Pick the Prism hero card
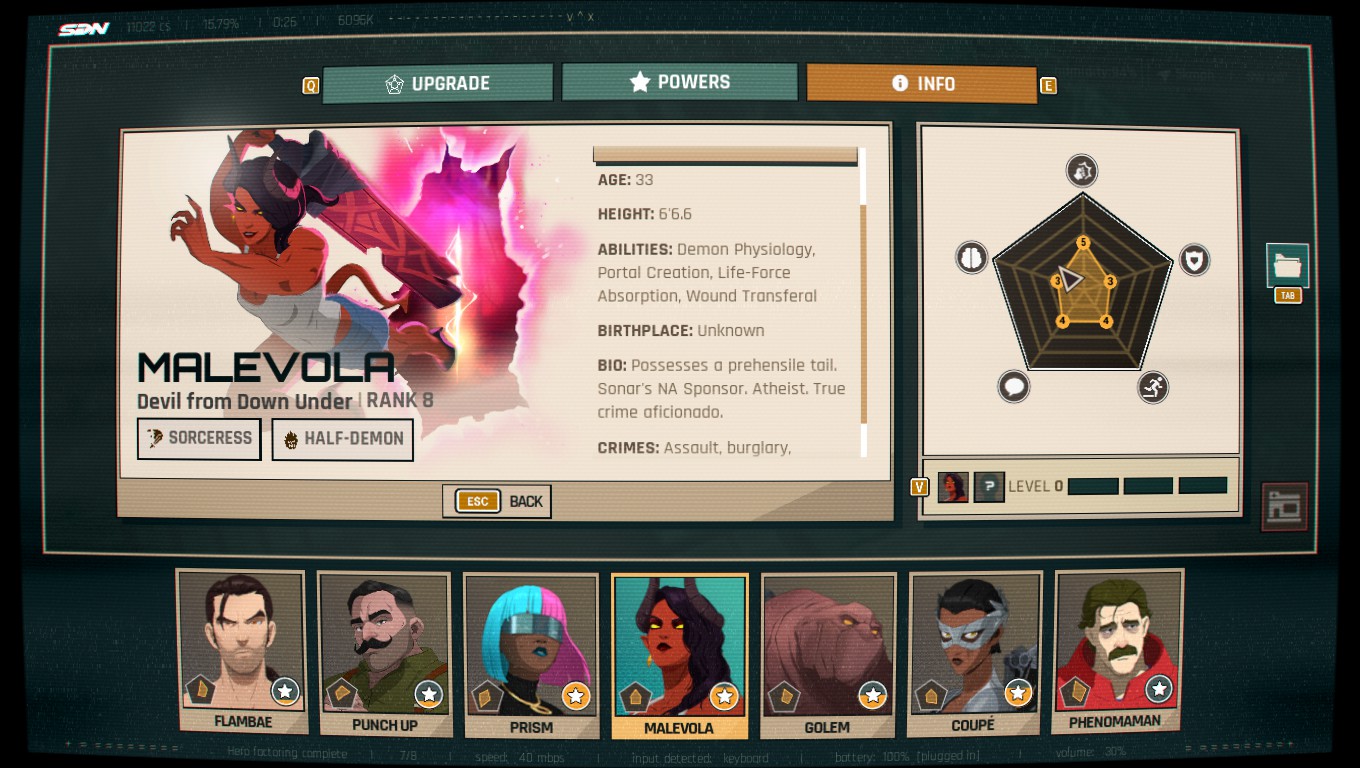The height and width of the screenshot is (768, 1360). pos(531,654)
